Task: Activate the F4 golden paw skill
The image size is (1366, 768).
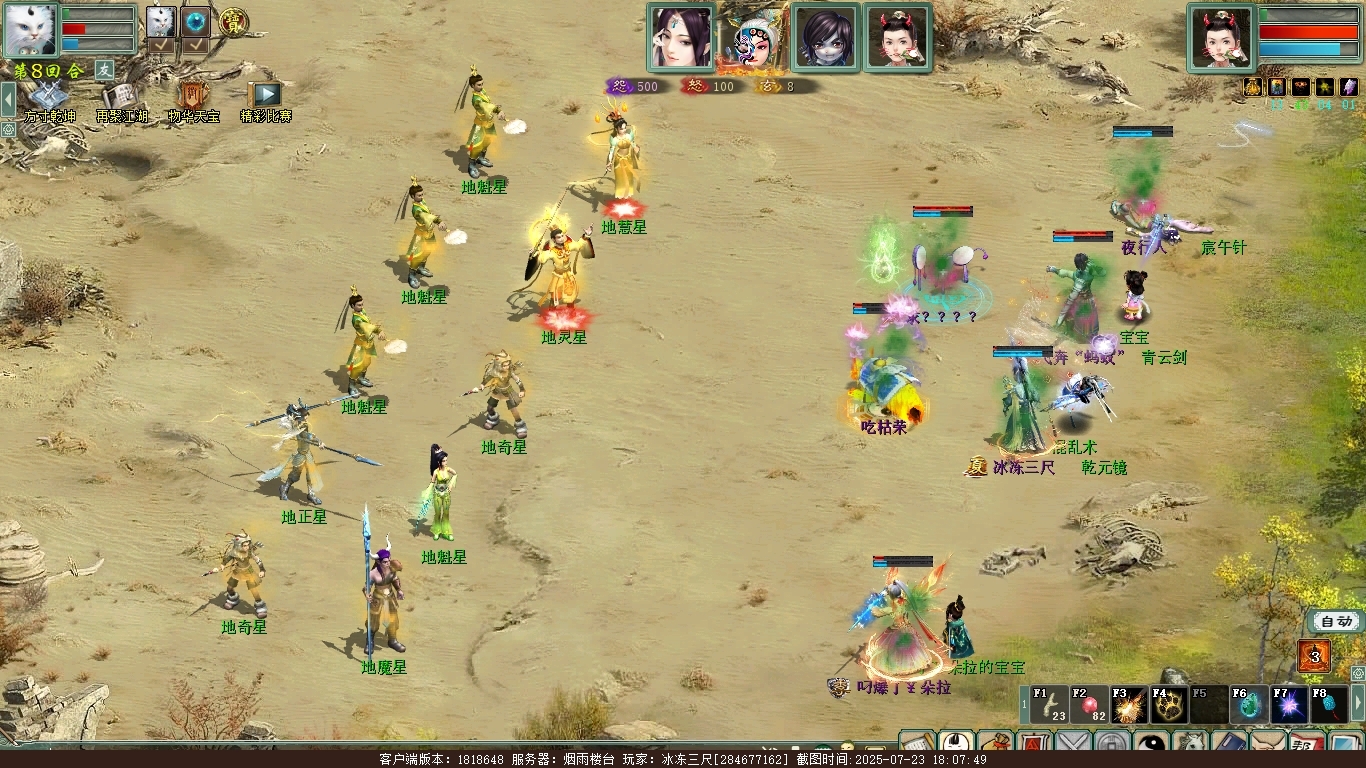Action: [1169, 705]
